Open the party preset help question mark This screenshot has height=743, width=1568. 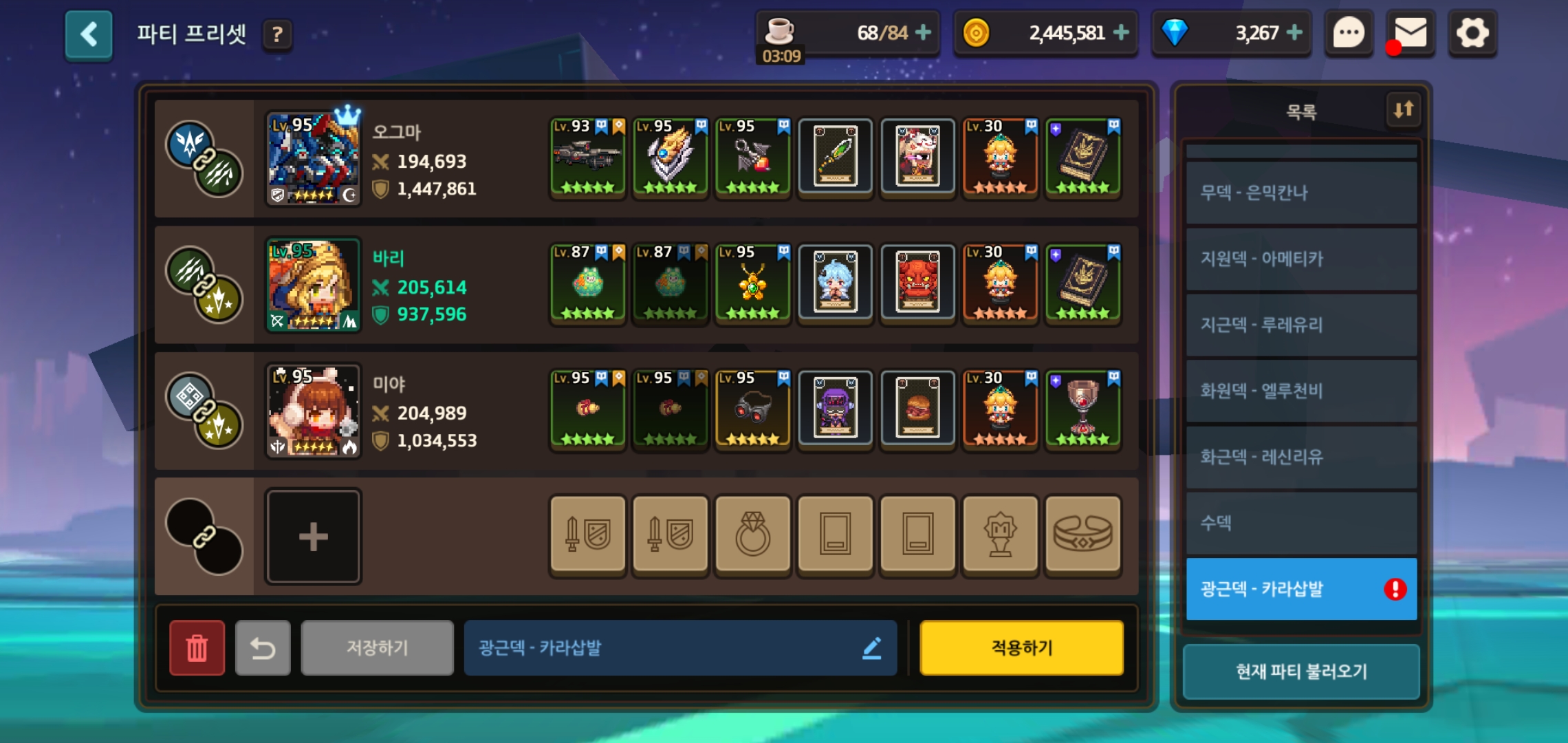277,34
